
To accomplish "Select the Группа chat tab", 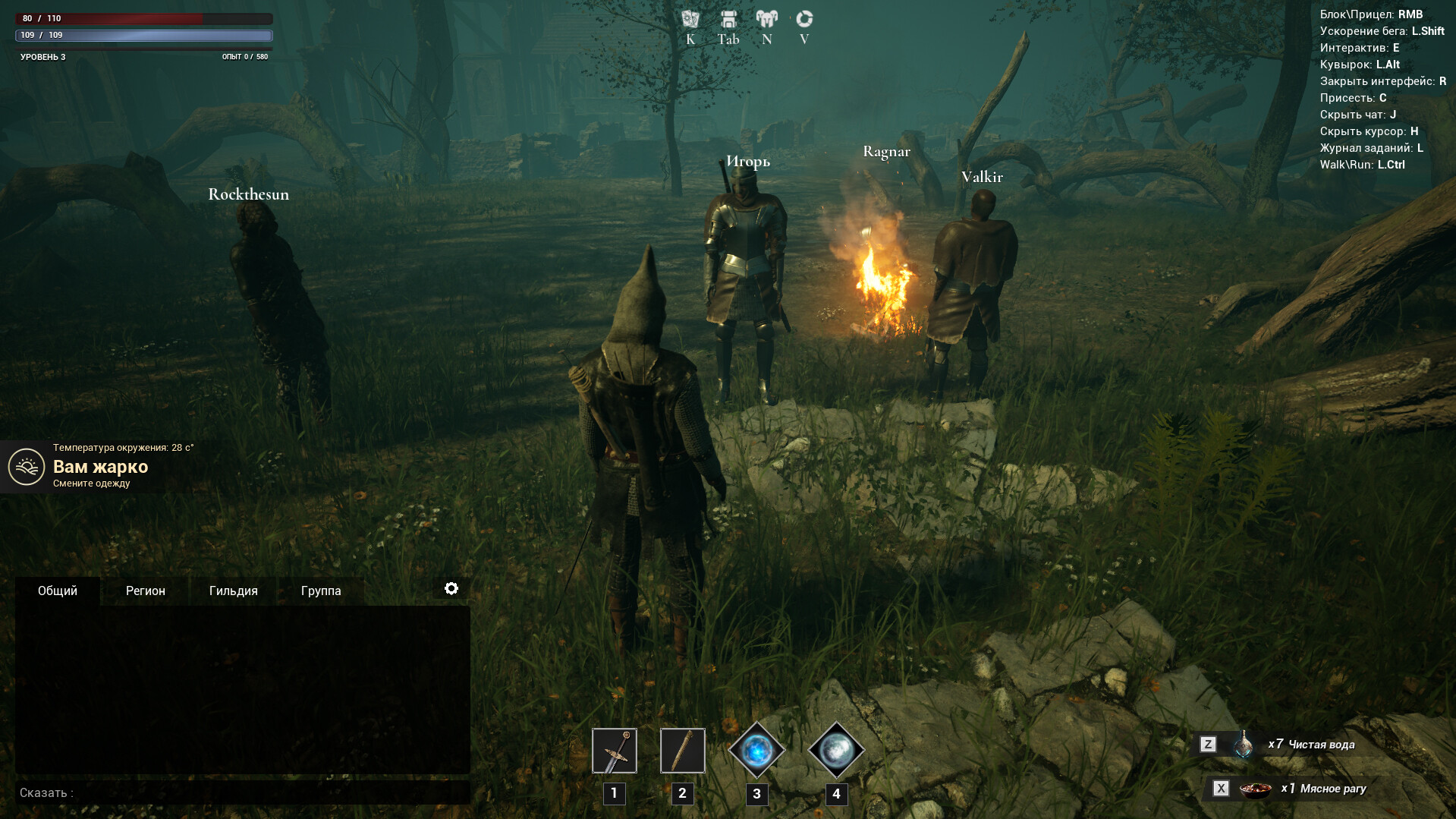I will (321, 591).
